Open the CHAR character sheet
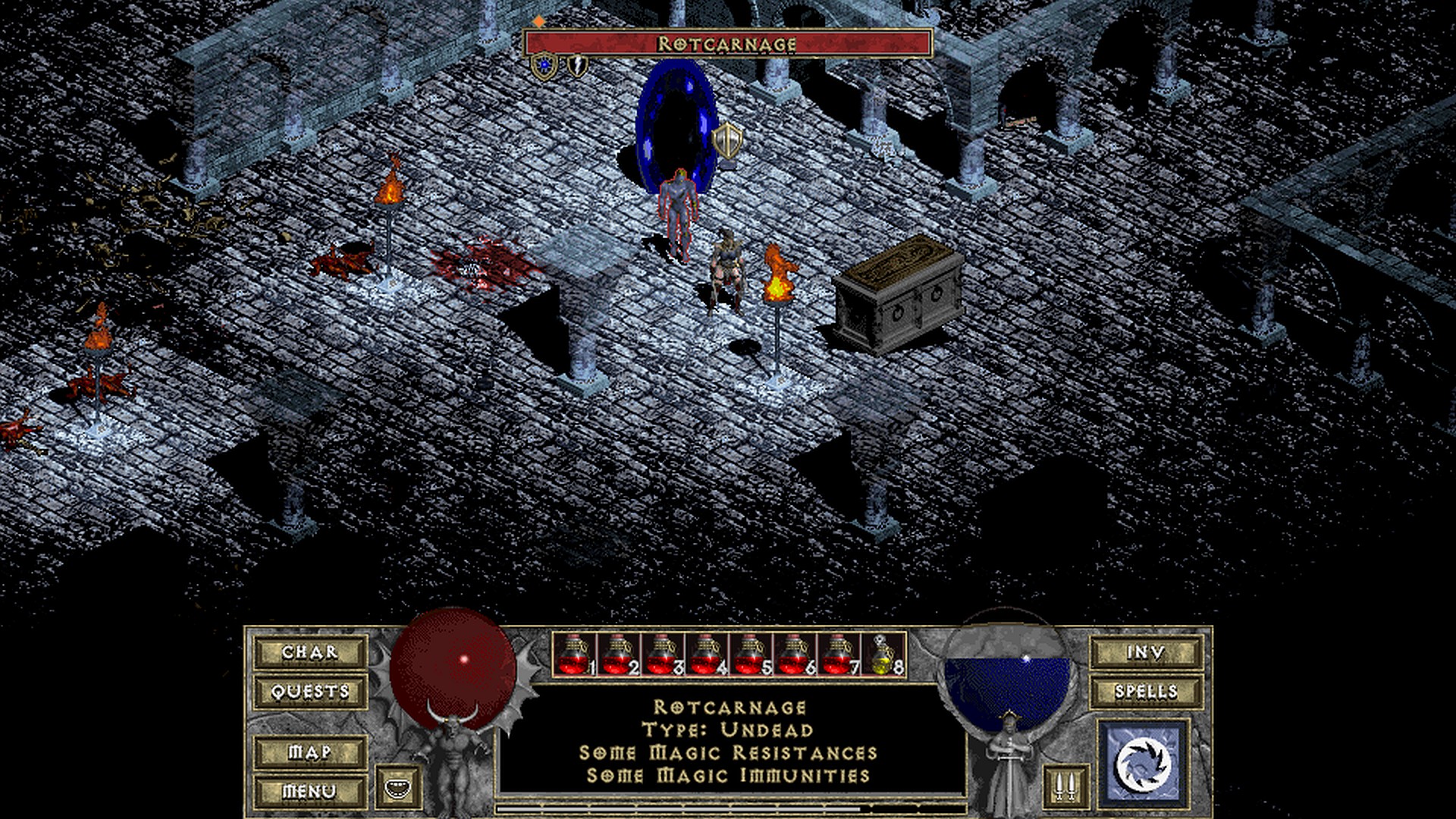1456x819 pixels. click(x=310, y=652)
